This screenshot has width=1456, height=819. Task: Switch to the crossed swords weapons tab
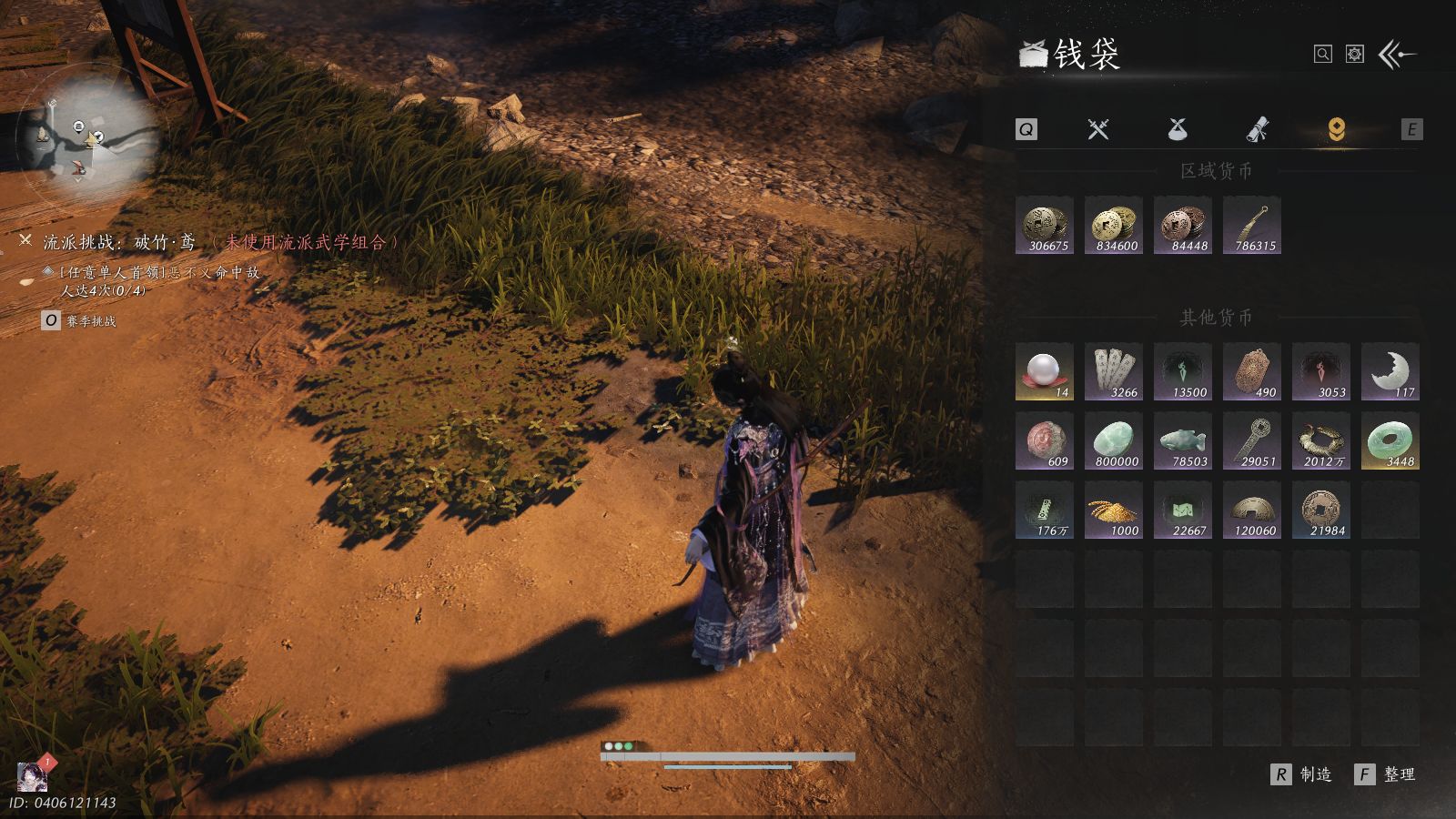click(x=1098, y=129)
